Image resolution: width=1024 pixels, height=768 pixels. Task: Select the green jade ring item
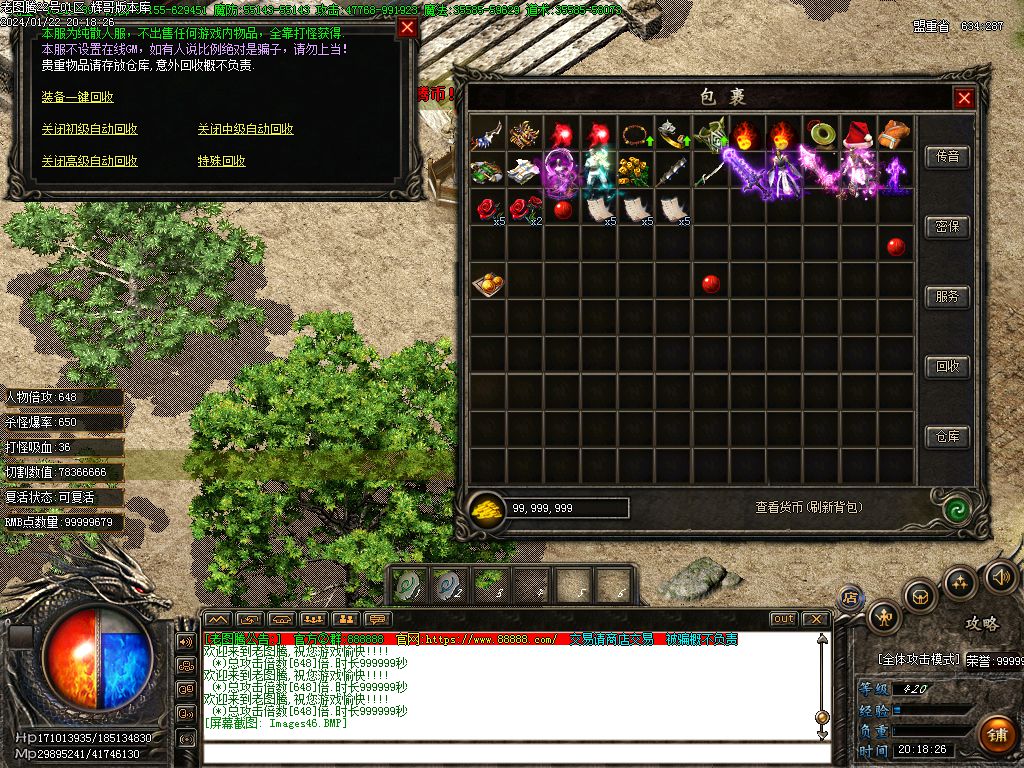pos(822,134)
